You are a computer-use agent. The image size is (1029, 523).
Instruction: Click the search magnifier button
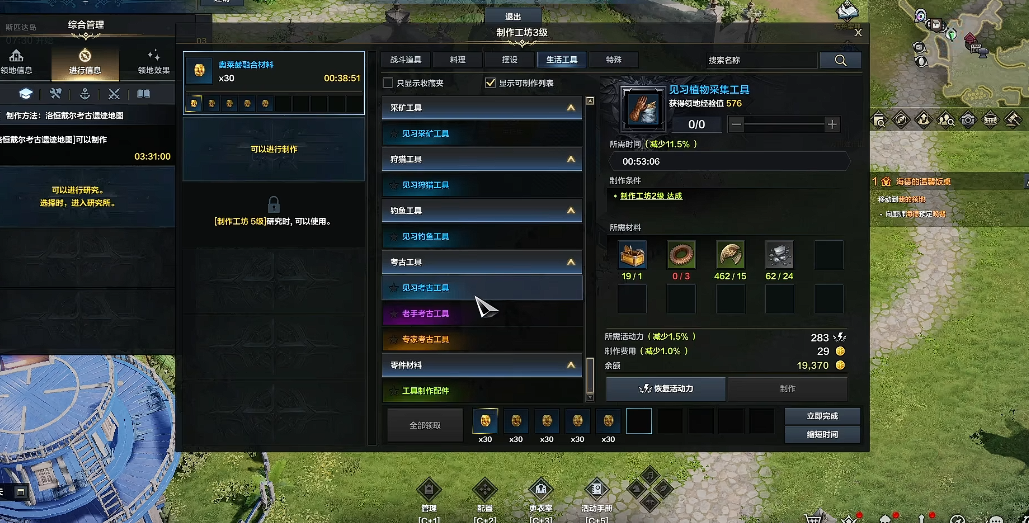[839, 60]
